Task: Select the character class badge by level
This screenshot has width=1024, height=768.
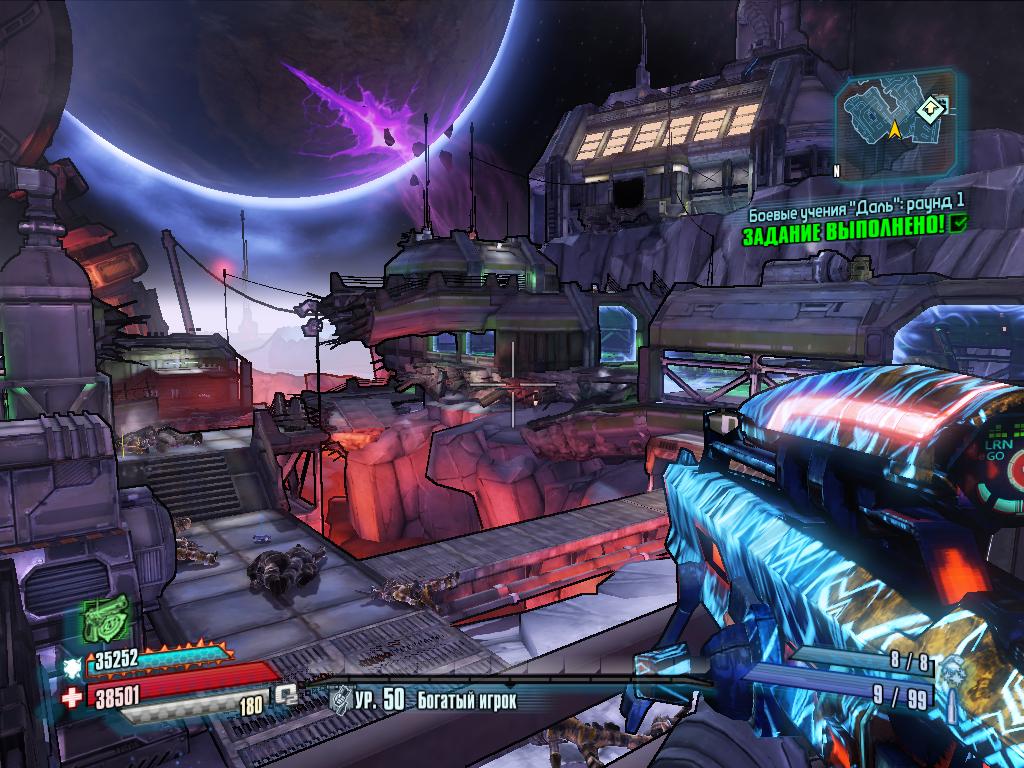Action: pos(340,699)
